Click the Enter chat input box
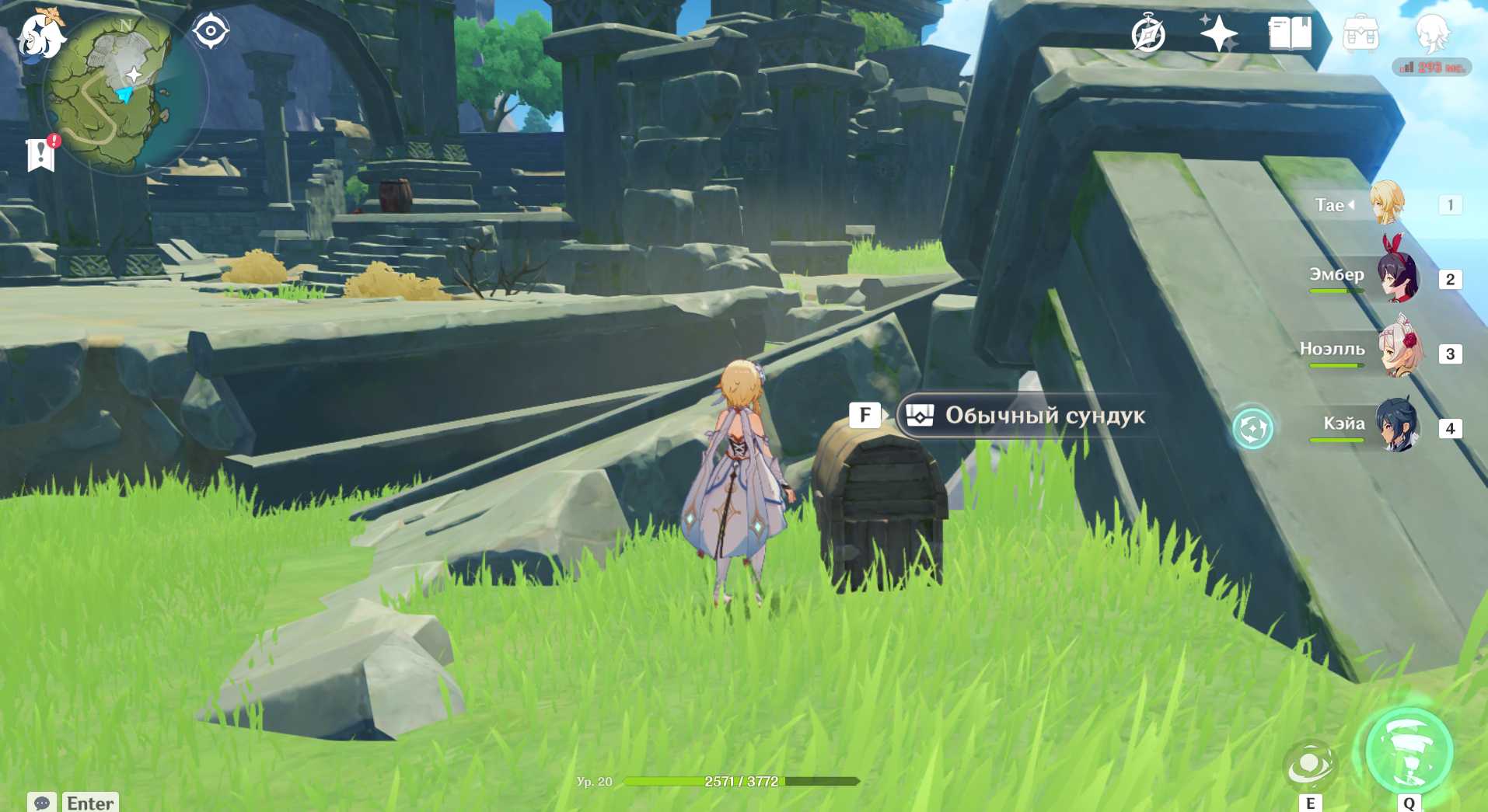The width and height of the screenshot is (1488, 812). point(90,802)
